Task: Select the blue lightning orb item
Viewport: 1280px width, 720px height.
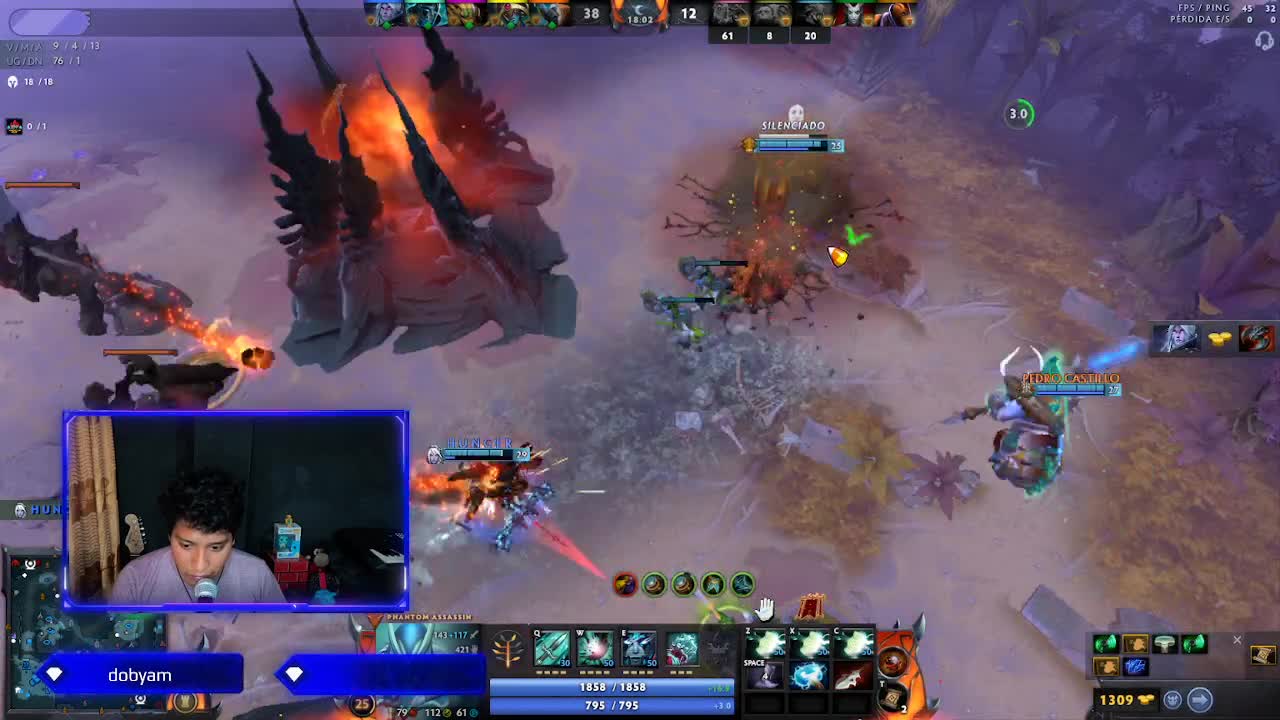Action: (809, 675)
